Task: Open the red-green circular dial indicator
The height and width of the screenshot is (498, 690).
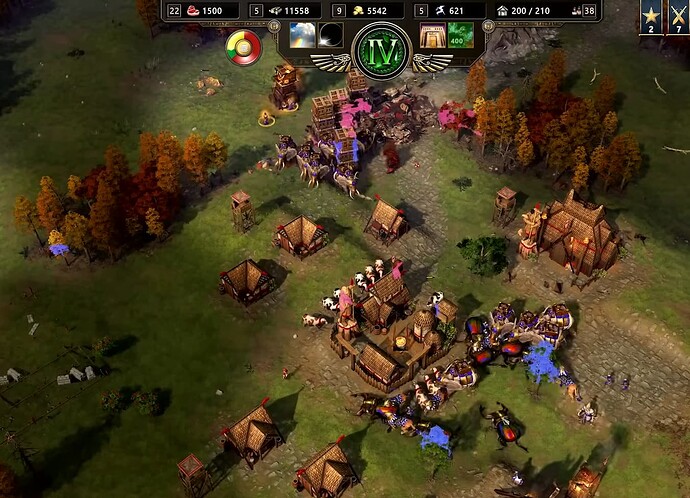Action: tap(242, 45)
